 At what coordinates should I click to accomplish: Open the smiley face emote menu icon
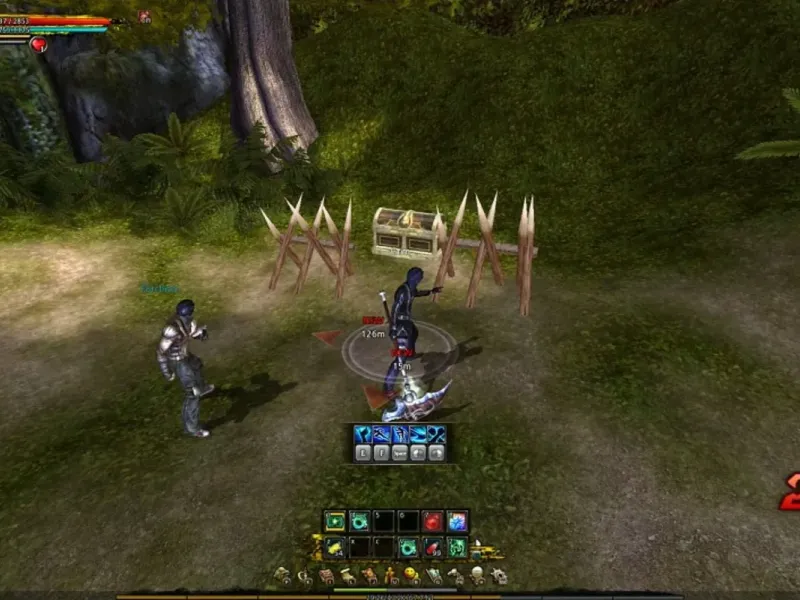[x=411, y=576]
